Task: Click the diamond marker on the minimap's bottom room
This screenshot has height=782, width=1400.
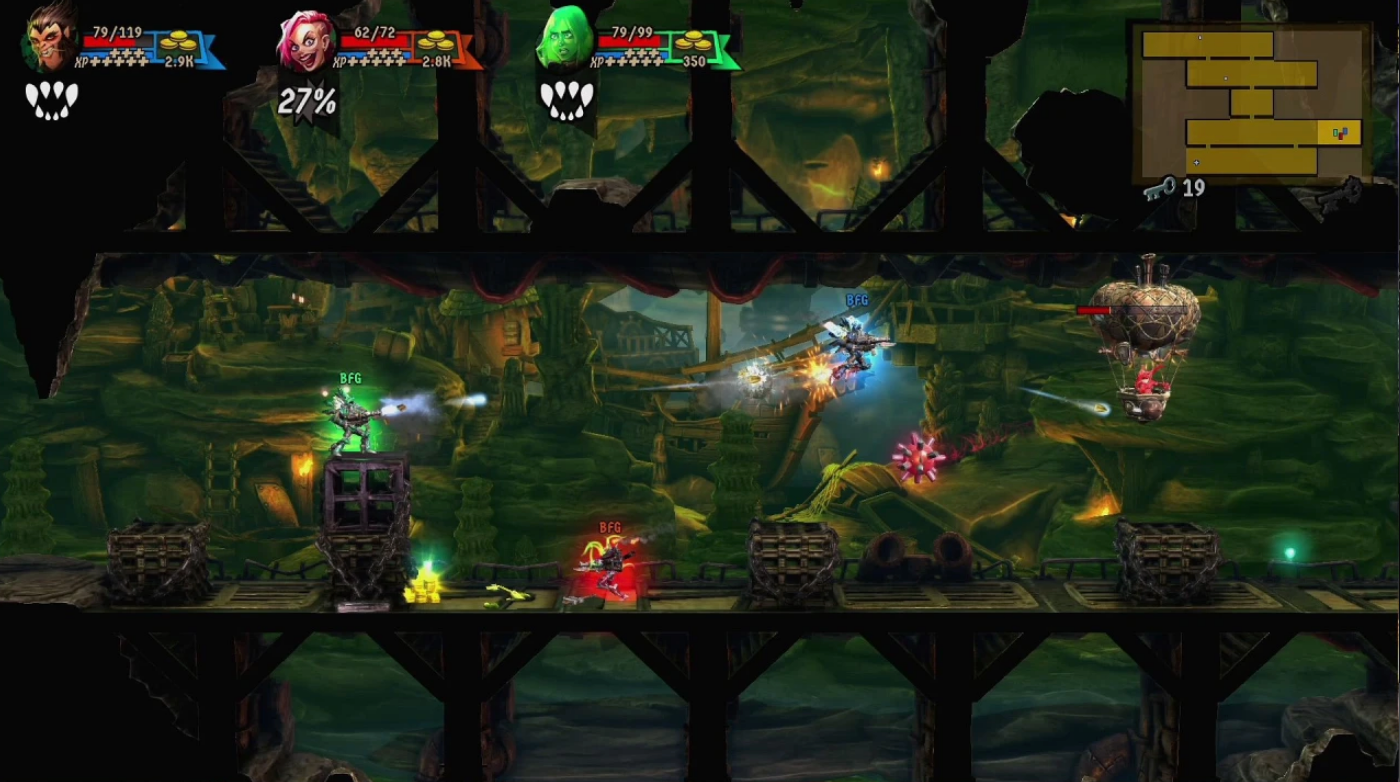Action: [1196, 163]
